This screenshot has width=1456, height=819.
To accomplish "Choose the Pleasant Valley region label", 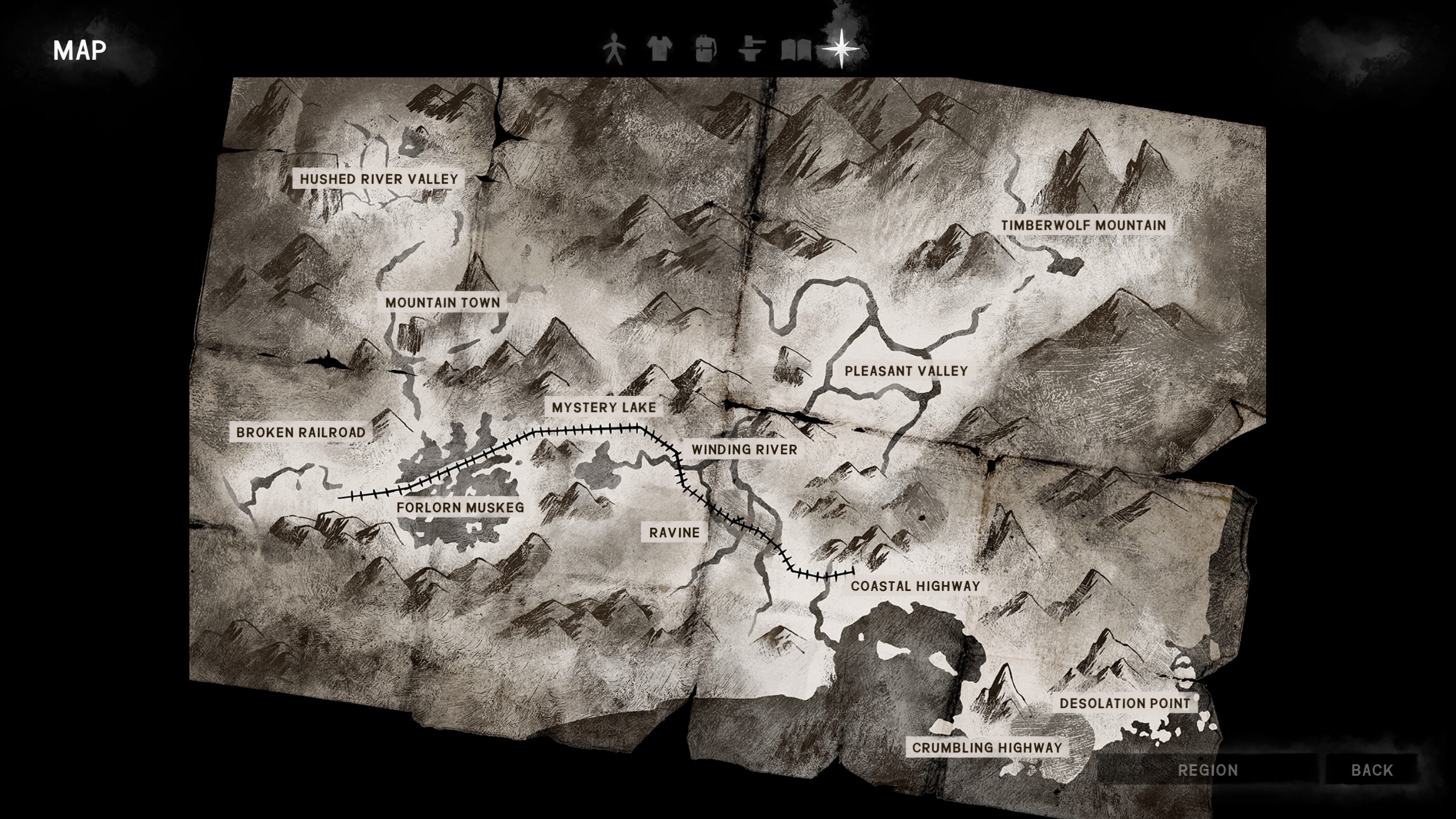I will [906, 371].
